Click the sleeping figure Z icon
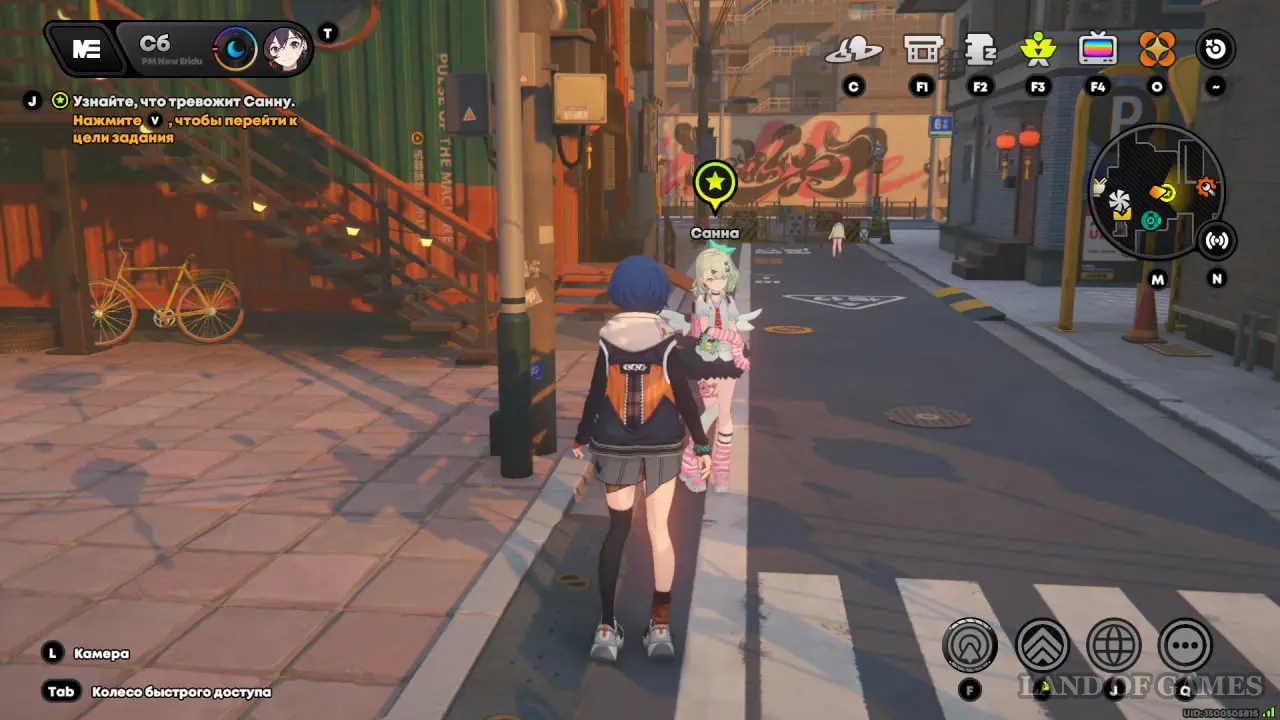1280x720 pixels. point(980,49)
